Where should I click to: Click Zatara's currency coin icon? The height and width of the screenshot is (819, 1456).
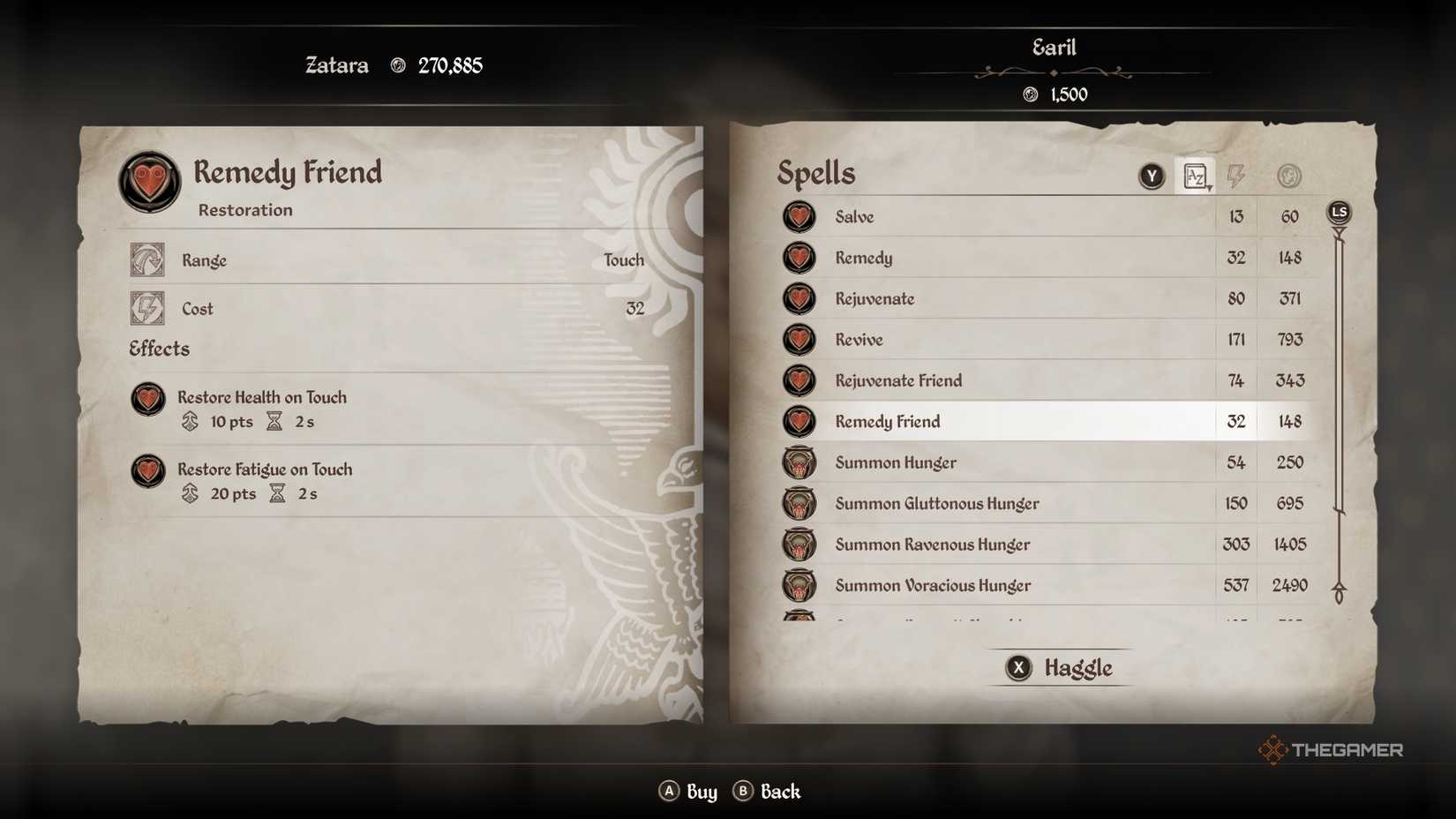pyautogui.click(x=399, y=64)
